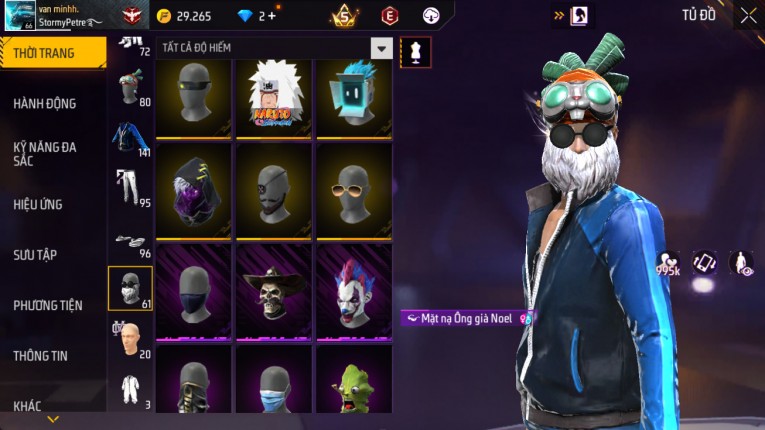This screenshot has height=430, width=765.
Task: Switch to the Hành Động tab
Action: coord(45,103)
